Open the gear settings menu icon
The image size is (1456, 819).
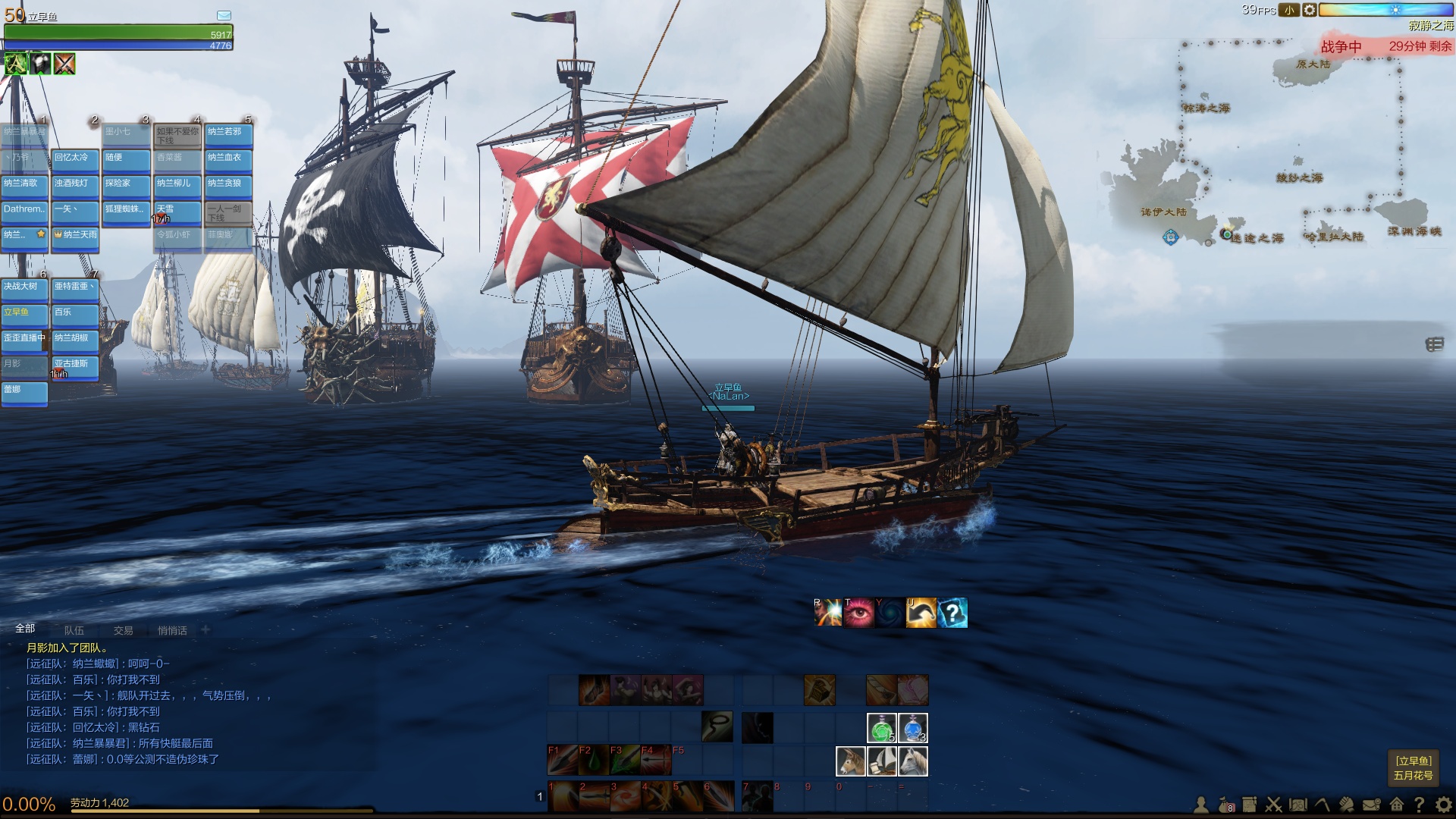[x=1444, y=805]
